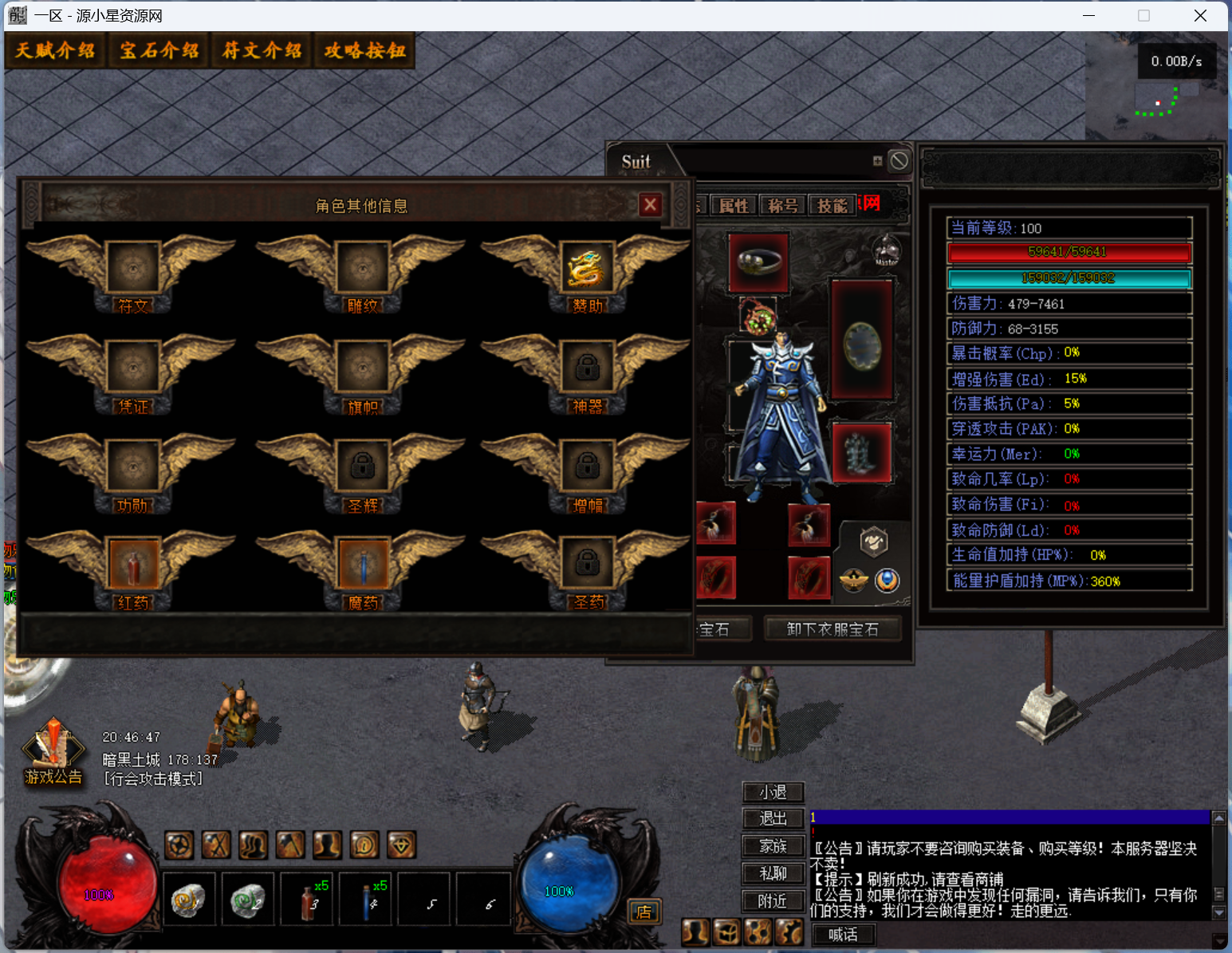Click the locked 神器 artifact slot
The image size is (1232, 953).
pos(587,367)
